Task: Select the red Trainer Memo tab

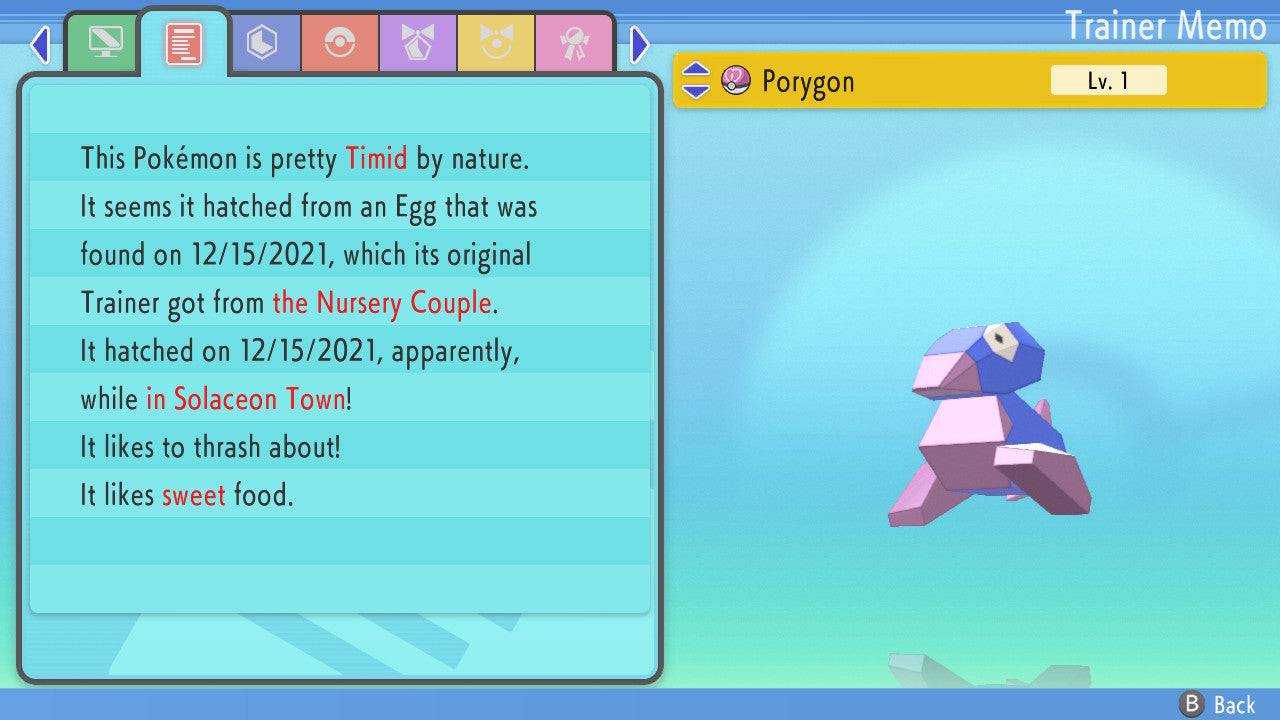Action: click(184, 43)
